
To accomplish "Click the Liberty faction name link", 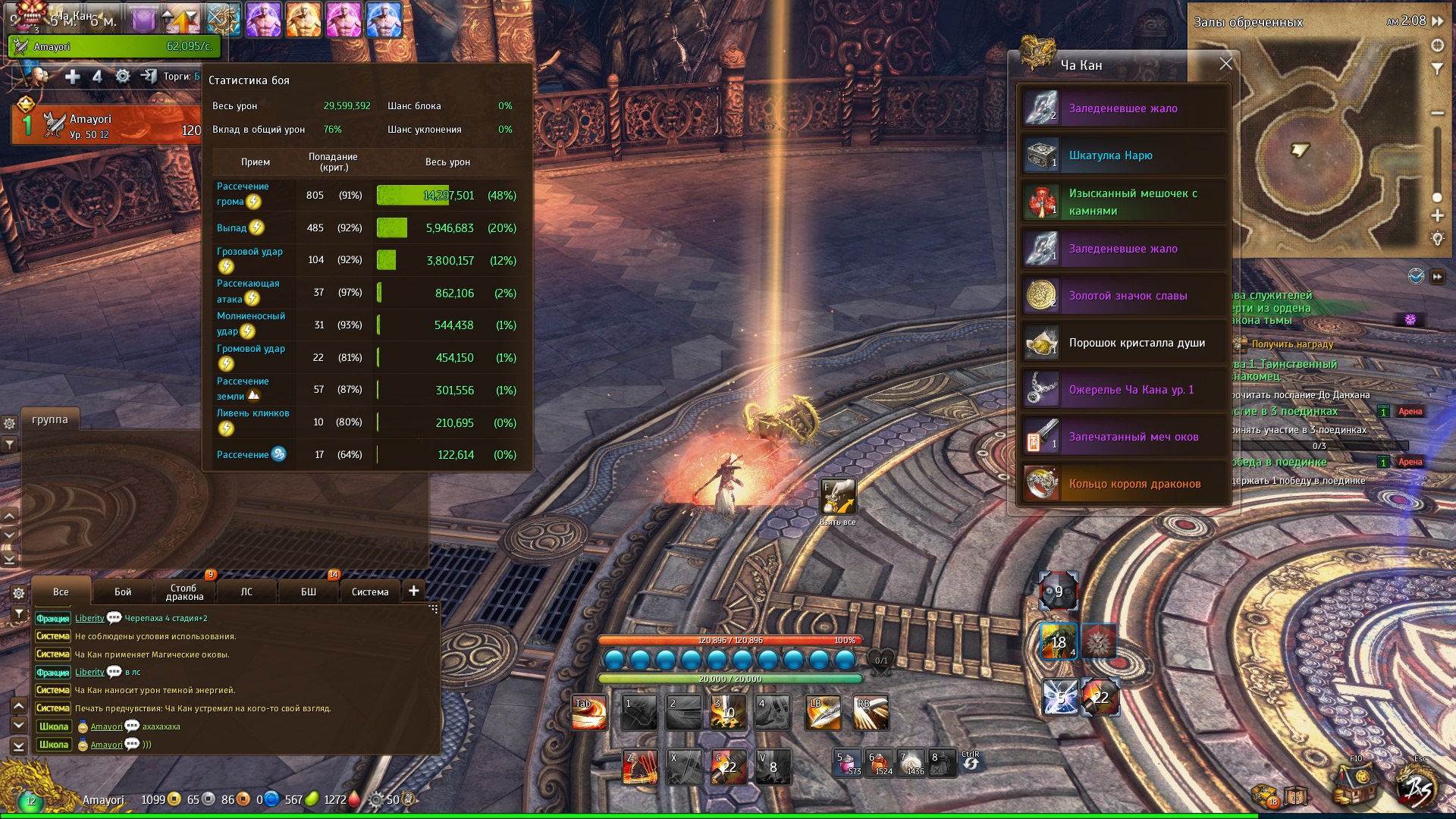I will click(89, 618).
